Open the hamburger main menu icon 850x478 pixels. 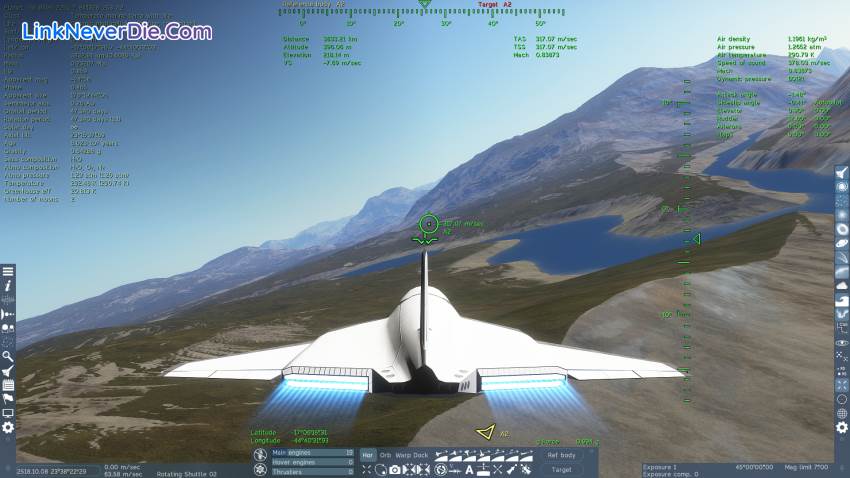click(x=8, y=271)
